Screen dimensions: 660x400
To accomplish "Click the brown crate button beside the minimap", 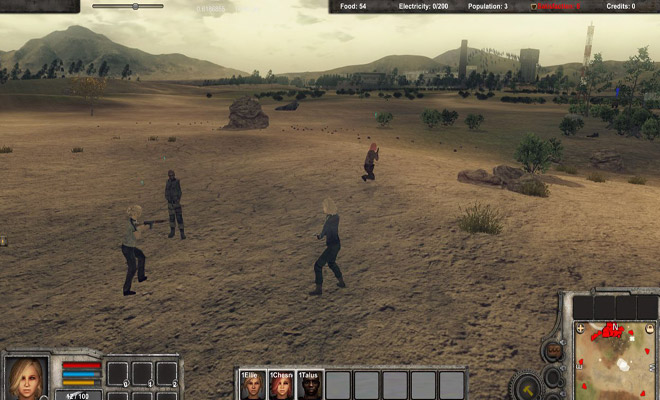I will [x=552, y=352].
